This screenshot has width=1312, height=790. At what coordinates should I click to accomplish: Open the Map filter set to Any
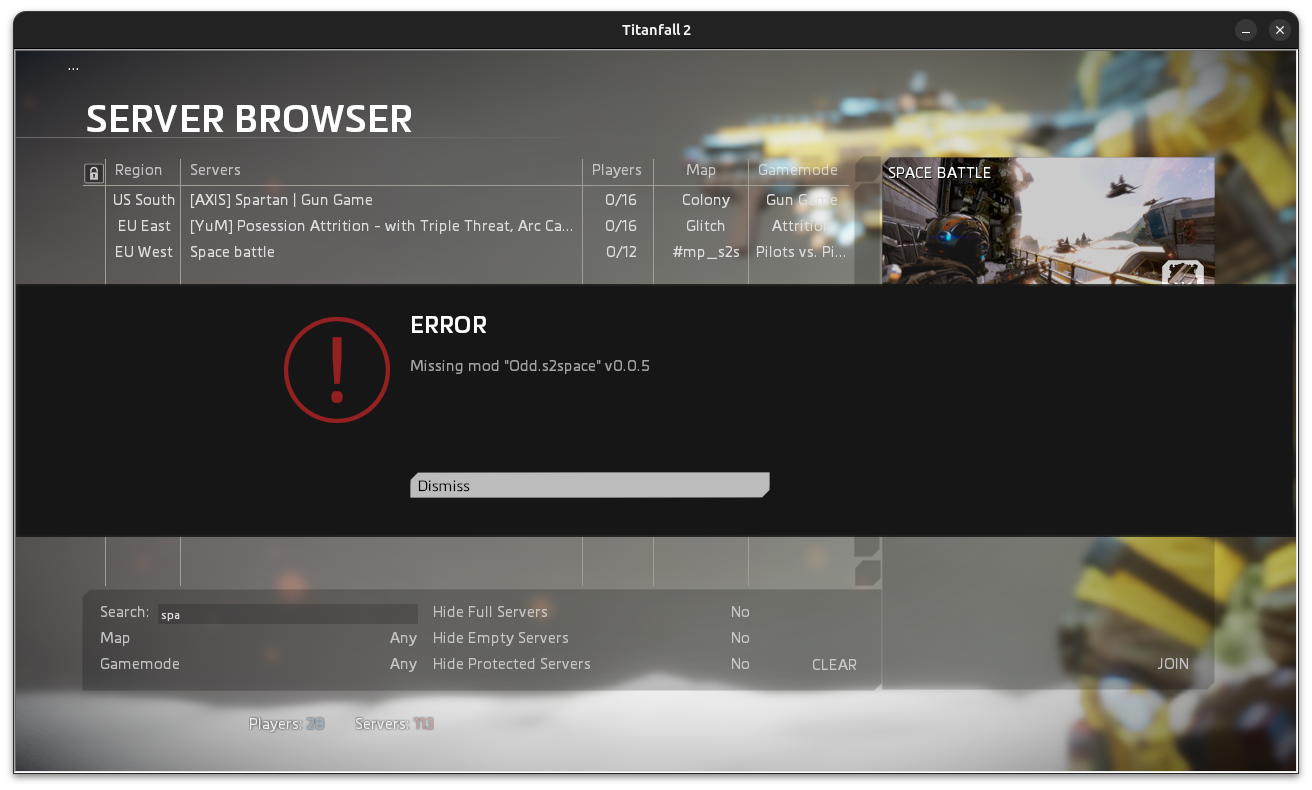coord(403,637)
